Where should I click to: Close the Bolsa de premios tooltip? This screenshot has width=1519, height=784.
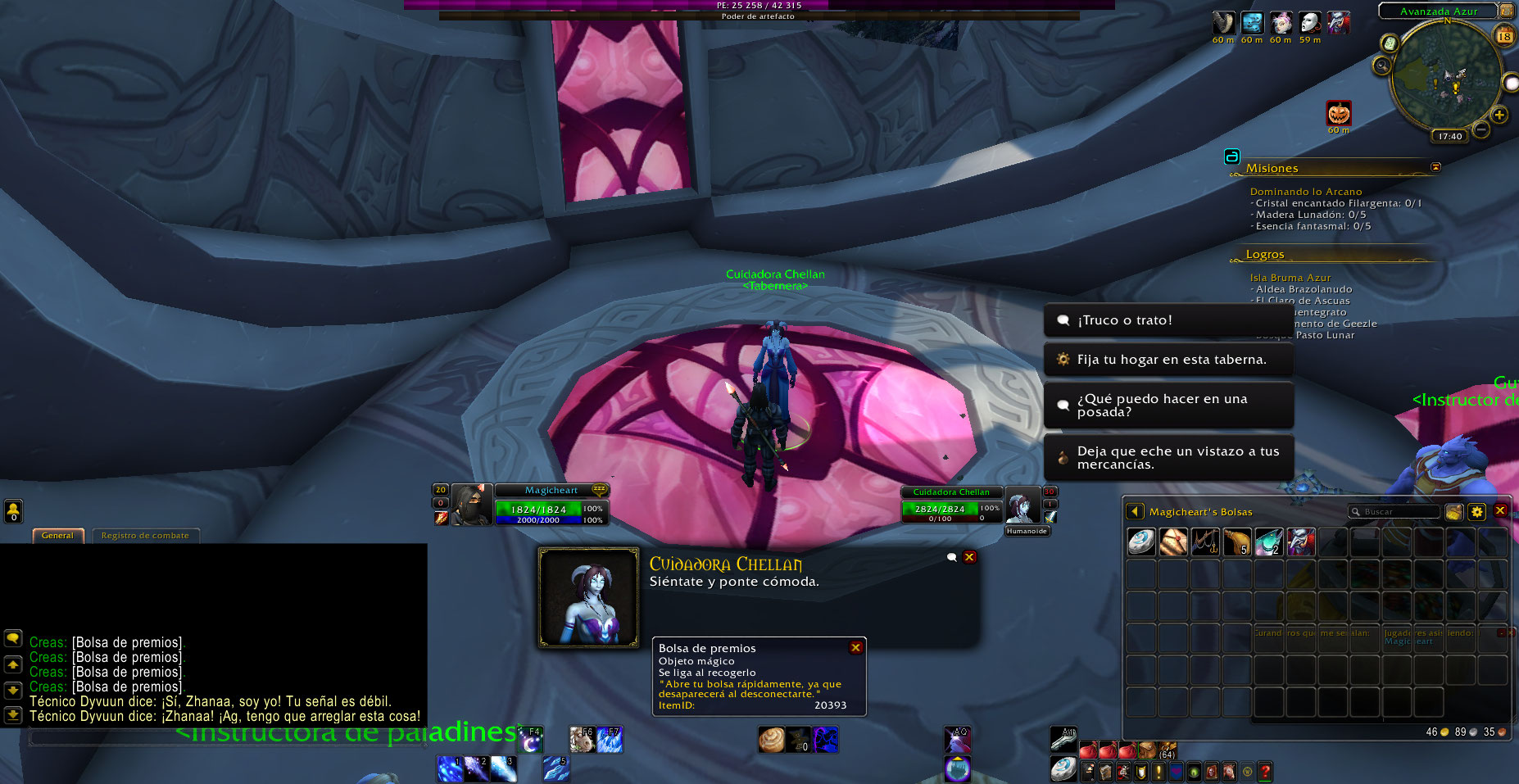point(855,647)
